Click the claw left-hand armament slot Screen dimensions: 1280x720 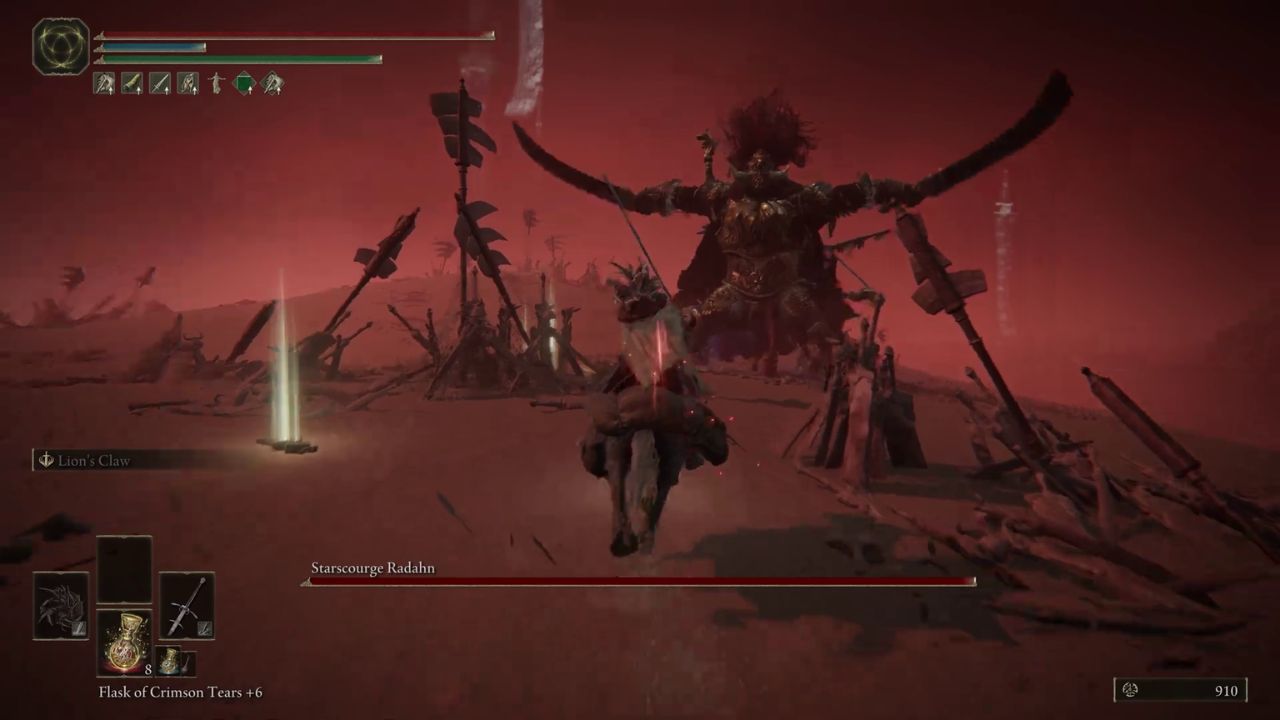(x=63, y=605)
